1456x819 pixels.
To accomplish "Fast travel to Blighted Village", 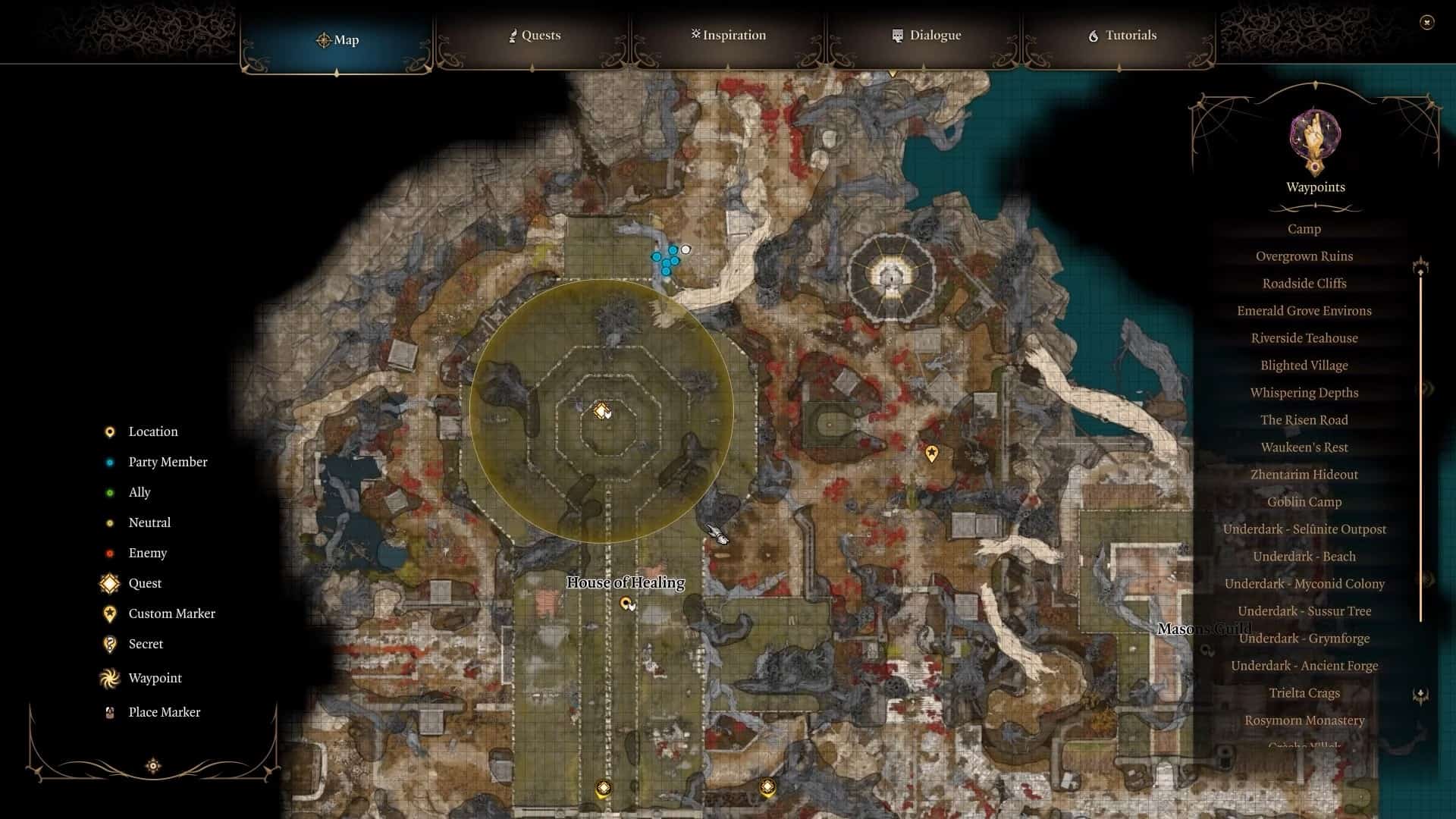I will point(1304,366).
